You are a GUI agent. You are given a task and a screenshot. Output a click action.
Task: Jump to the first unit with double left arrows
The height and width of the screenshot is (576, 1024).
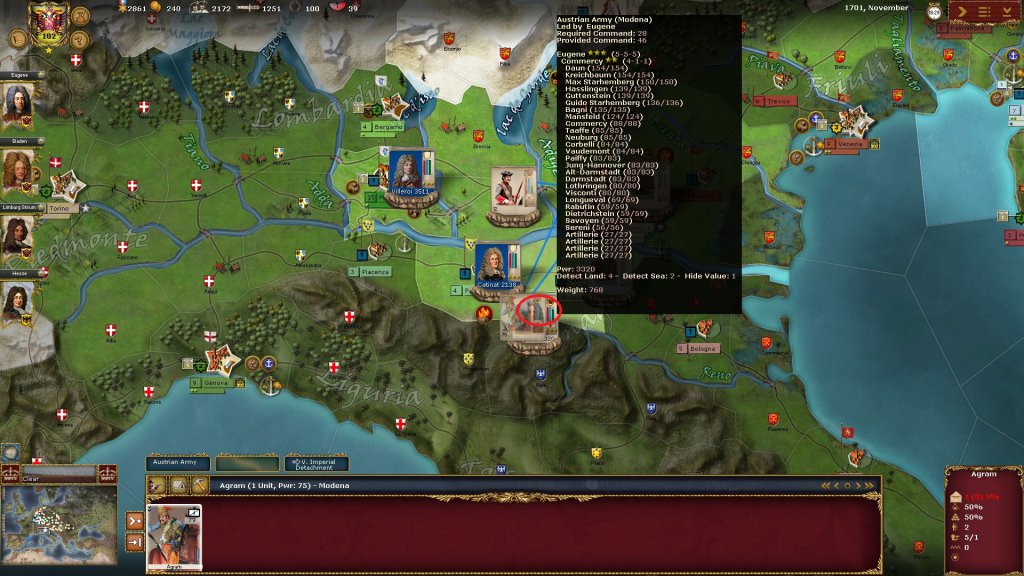826,485
